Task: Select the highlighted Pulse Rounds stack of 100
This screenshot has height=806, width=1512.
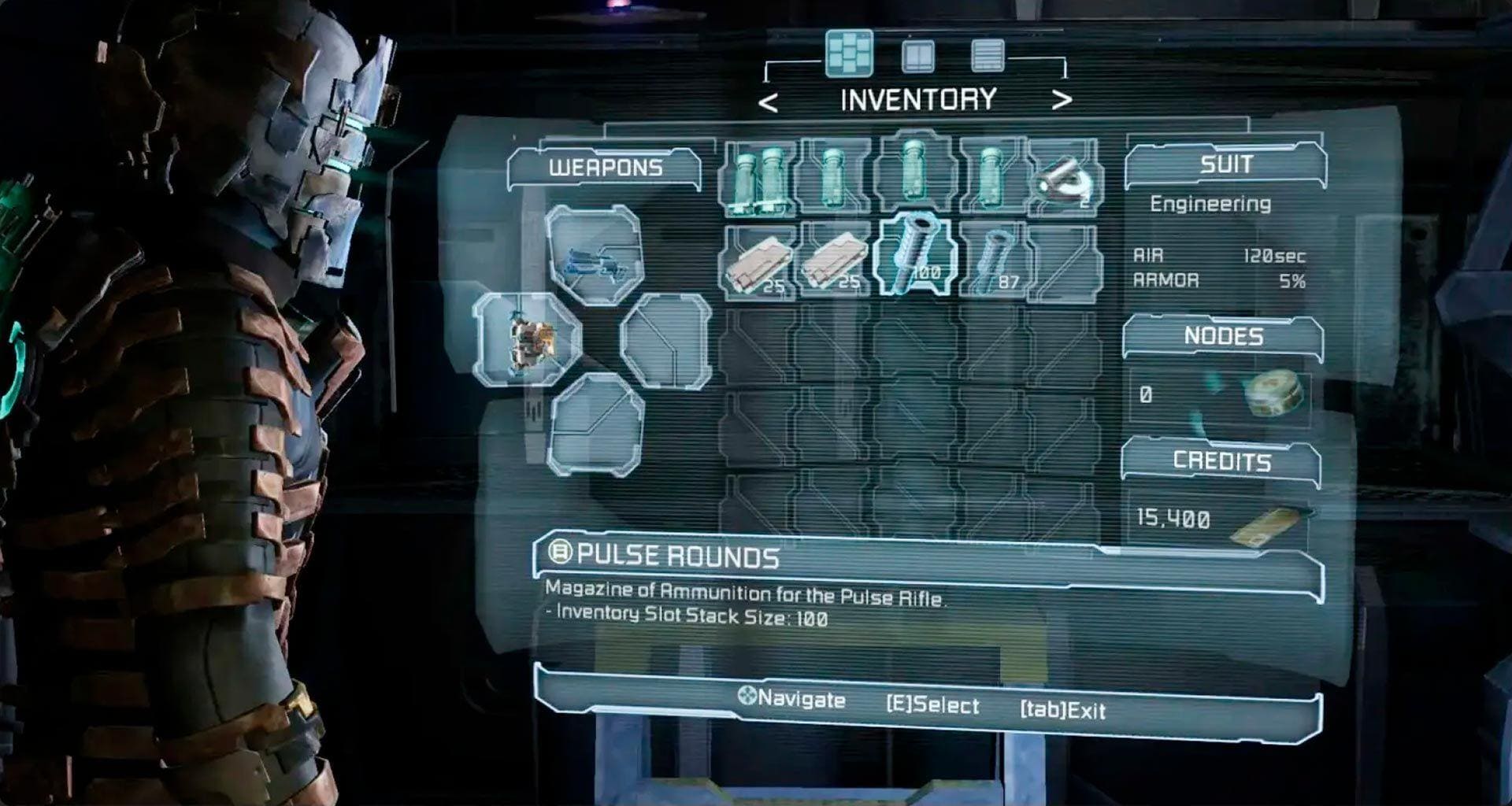Action: click(914, 255)
